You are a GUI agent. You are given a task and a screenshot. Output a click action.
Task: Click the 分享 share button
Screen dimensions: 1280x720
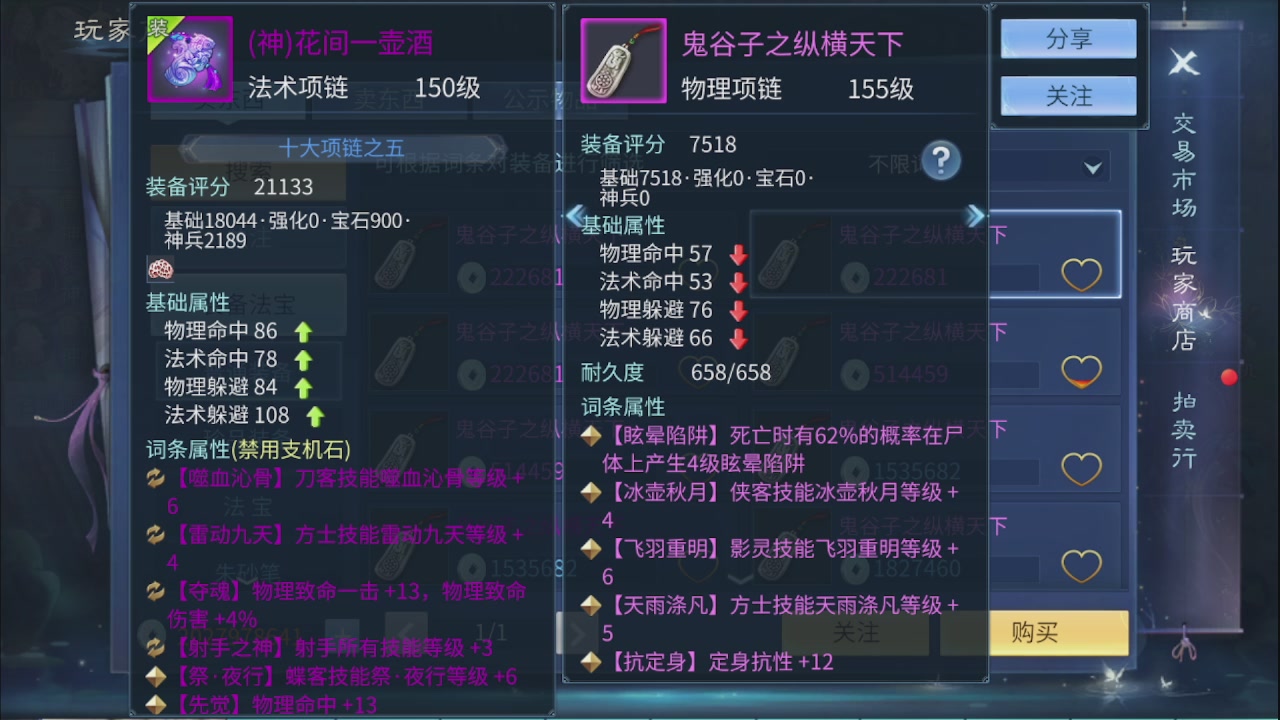coord(1067,37)
